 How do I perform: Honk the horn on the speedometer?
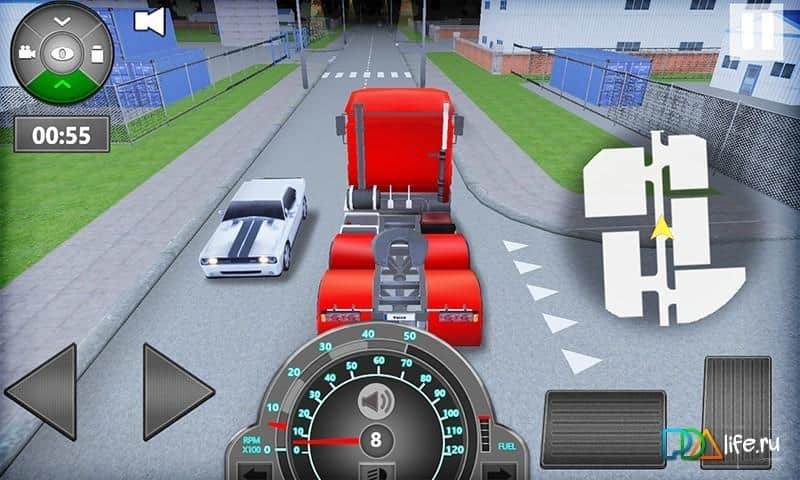376,402
